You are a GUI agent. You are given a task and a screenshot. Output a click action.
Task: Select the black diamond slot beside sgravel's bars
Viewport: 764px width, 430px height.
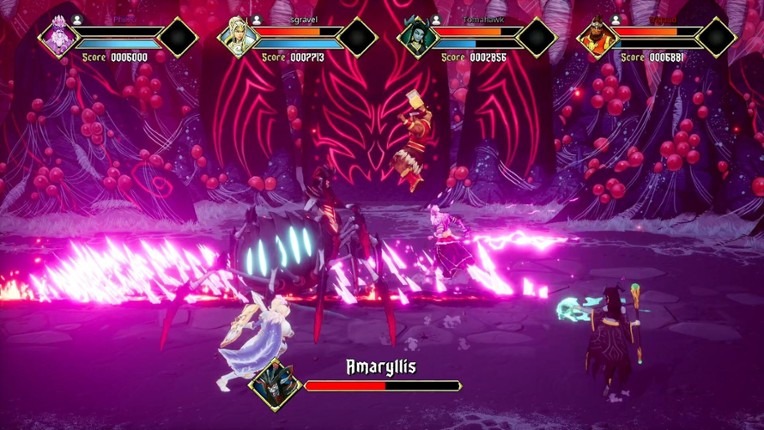click(x=357, y=38)
